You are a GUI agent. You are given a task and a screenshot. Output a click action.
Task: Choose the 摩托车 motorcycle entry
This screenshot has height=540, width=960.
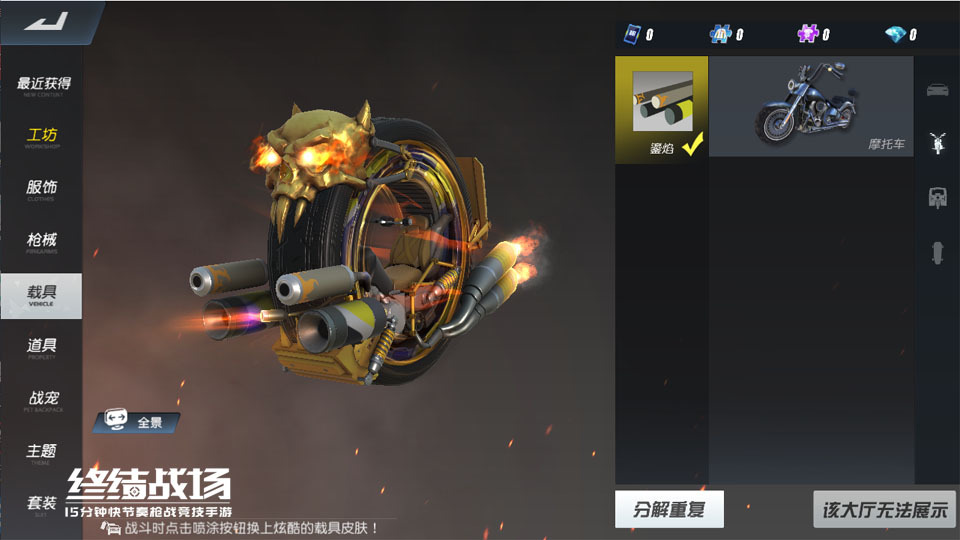[810, 106]
